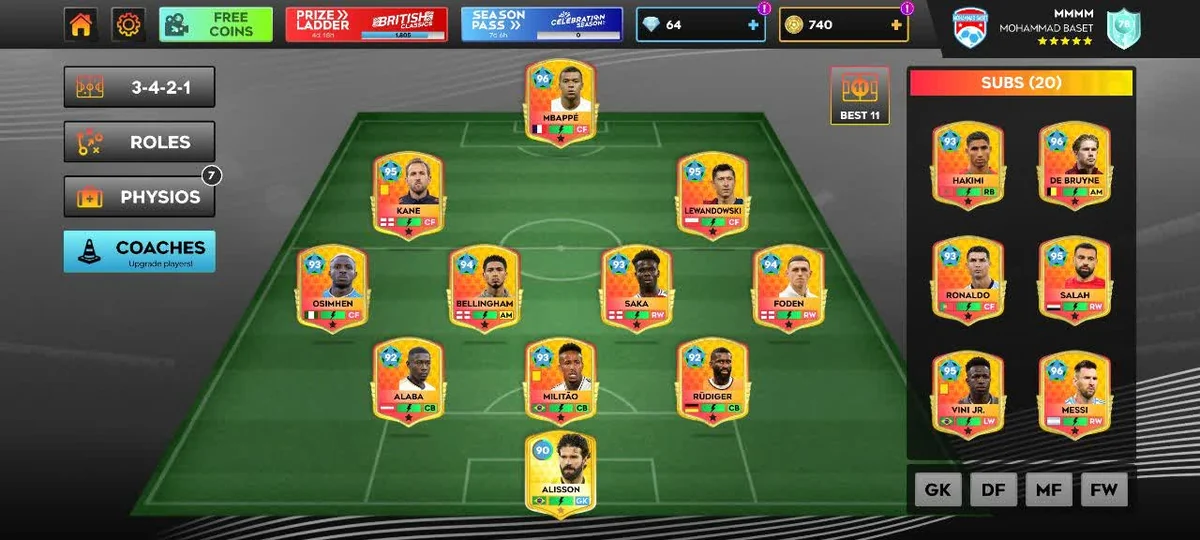Auto-pick the Best 11 lineup
The width and height of the screenshot is (1200, 540).
tap(859, 96)
